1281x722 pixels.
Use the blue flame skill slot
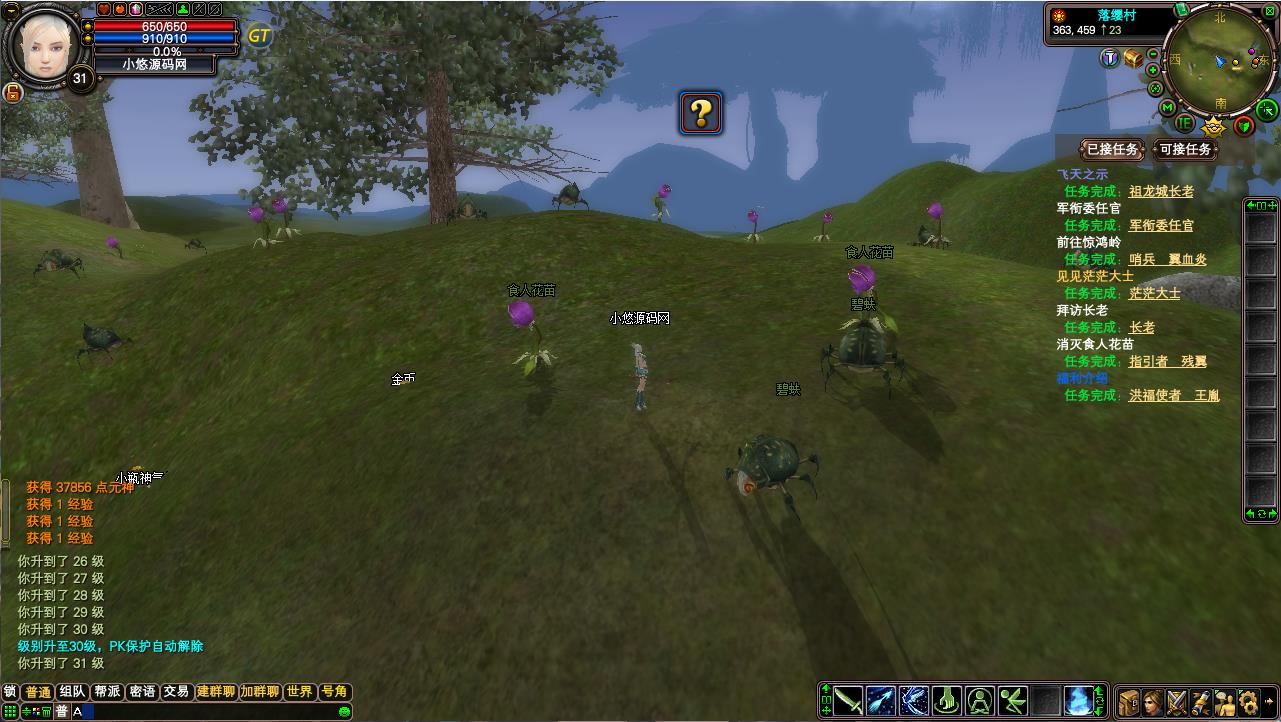[x=1077, y=700]
